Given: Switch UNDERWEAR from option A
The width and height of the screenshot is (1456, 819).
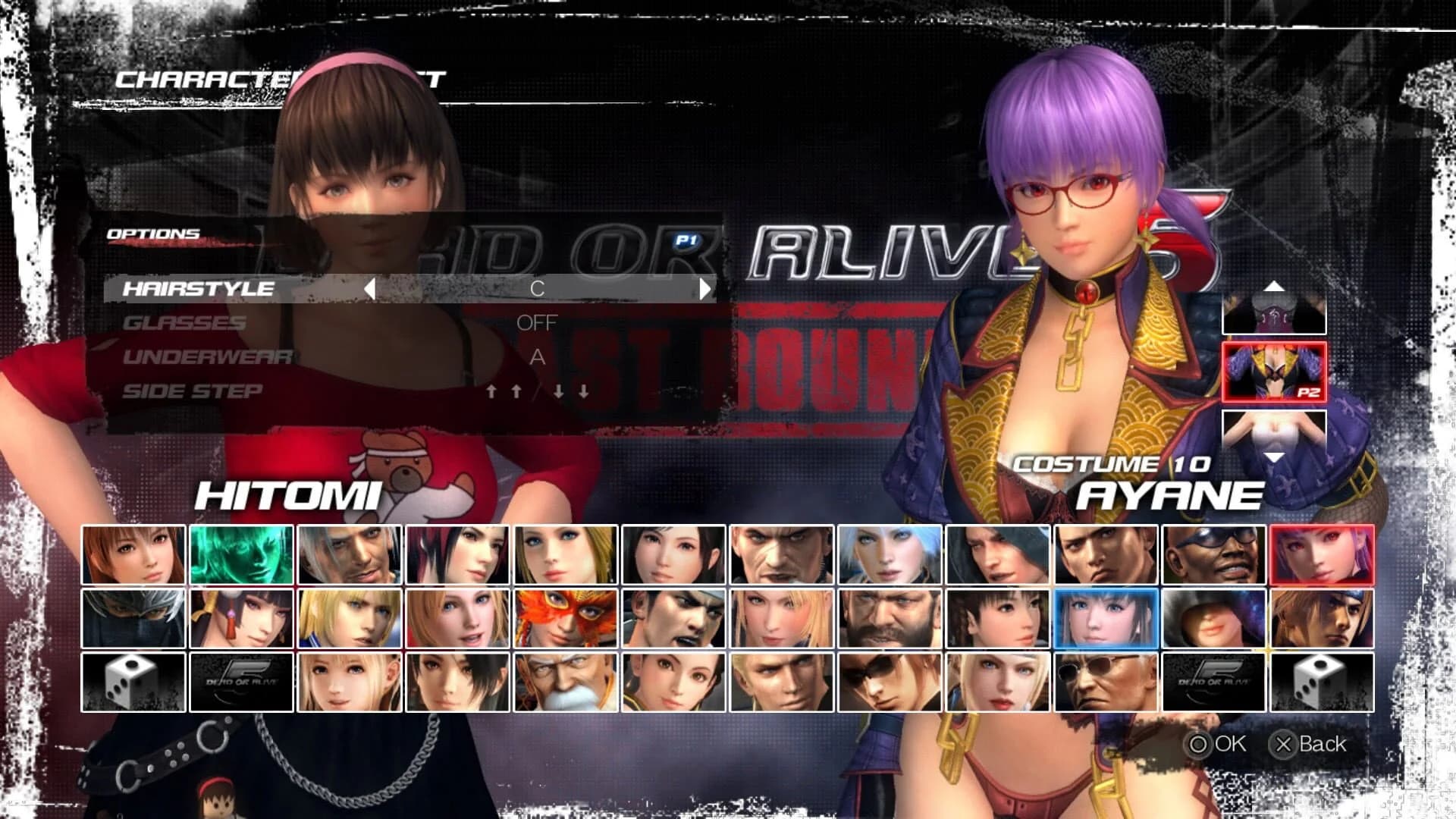Looking at the screenshot, I should click(538, 358).
